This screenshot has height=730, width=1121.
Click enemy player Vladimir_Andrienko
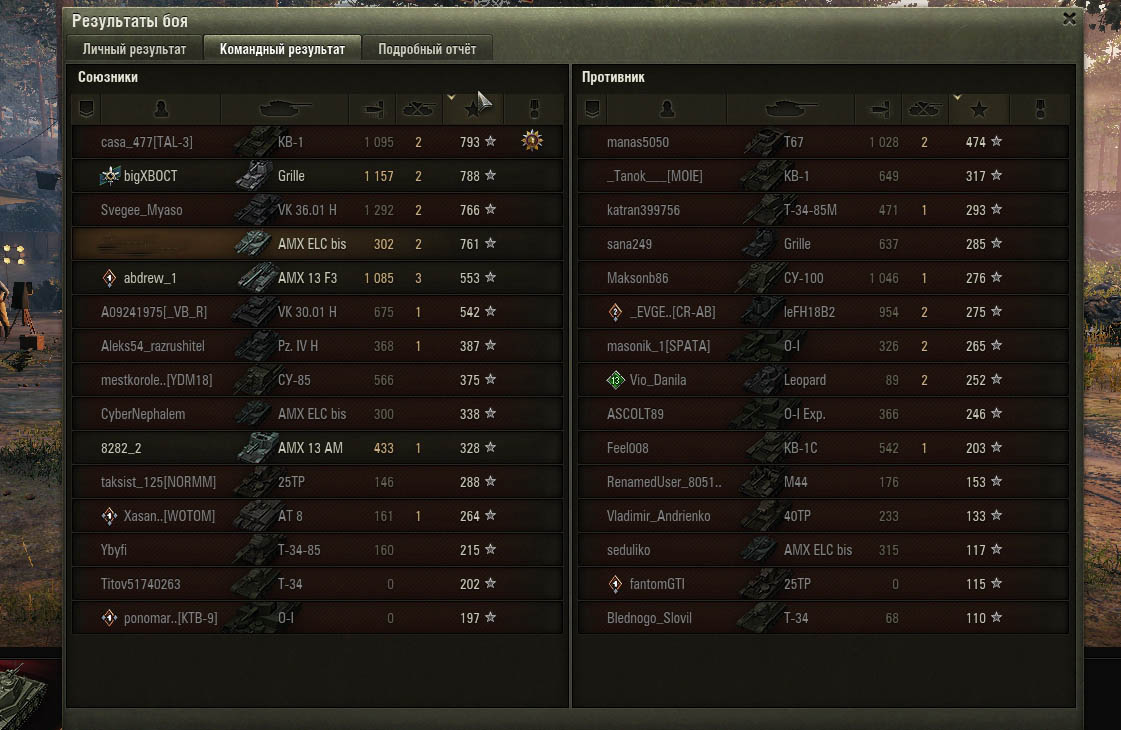coord(657,516)
